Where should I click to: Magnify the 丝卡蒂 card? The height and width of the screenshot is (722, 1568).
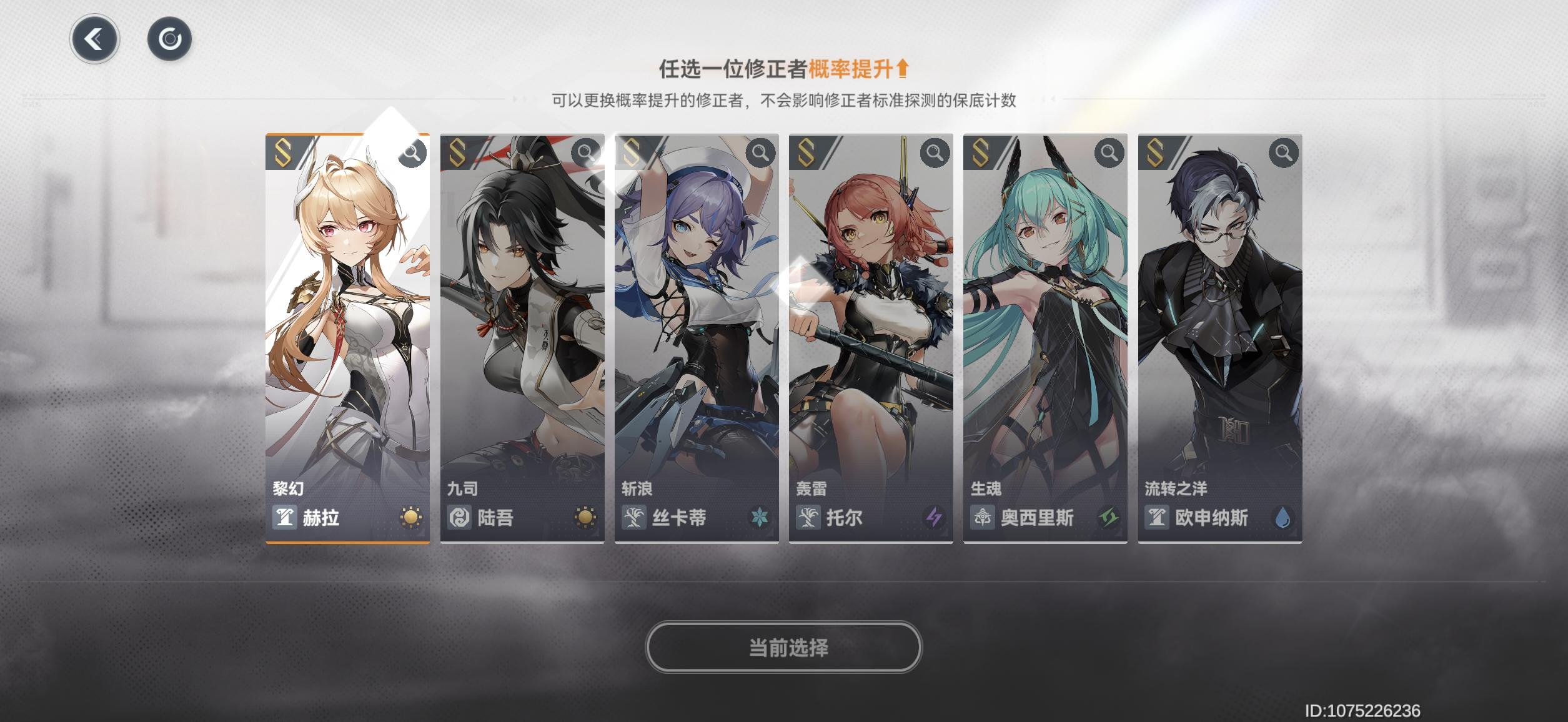(761, 151)
